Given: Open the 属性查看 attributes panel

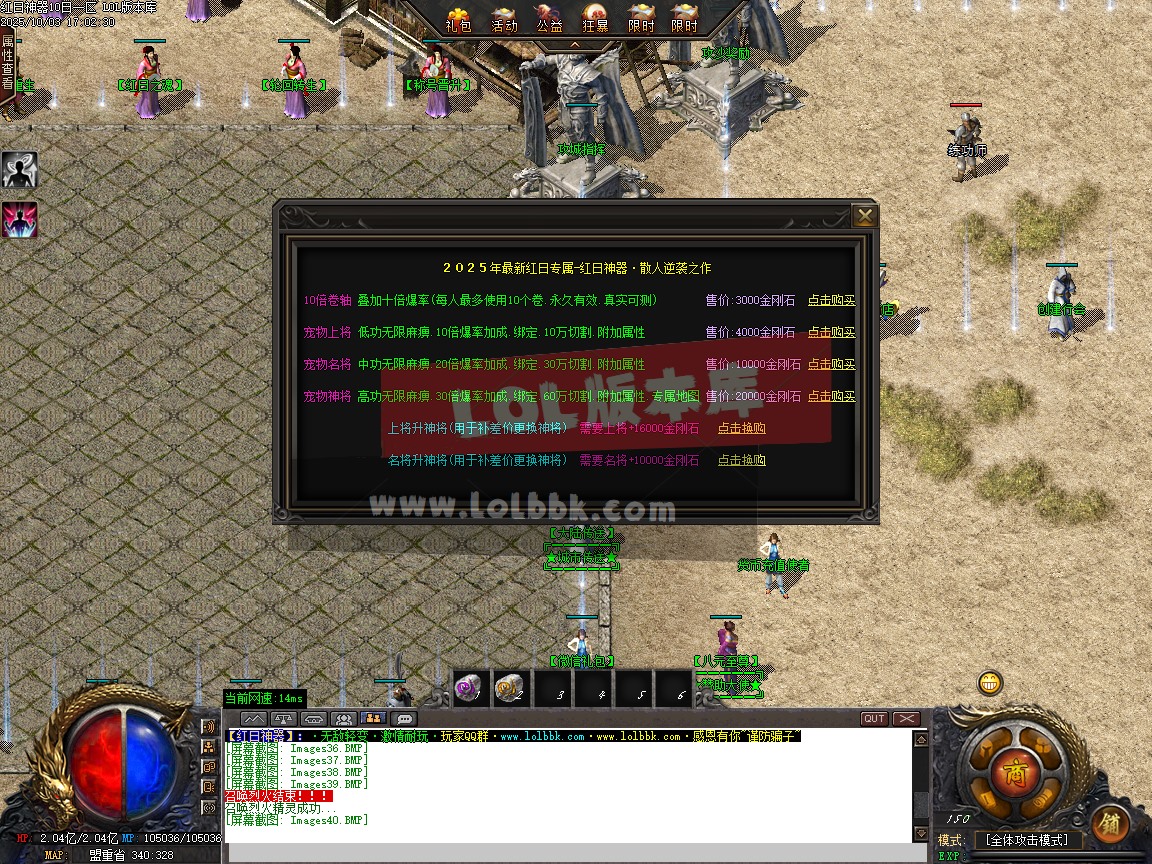Looking at the screenshot, I should (8, 62).
